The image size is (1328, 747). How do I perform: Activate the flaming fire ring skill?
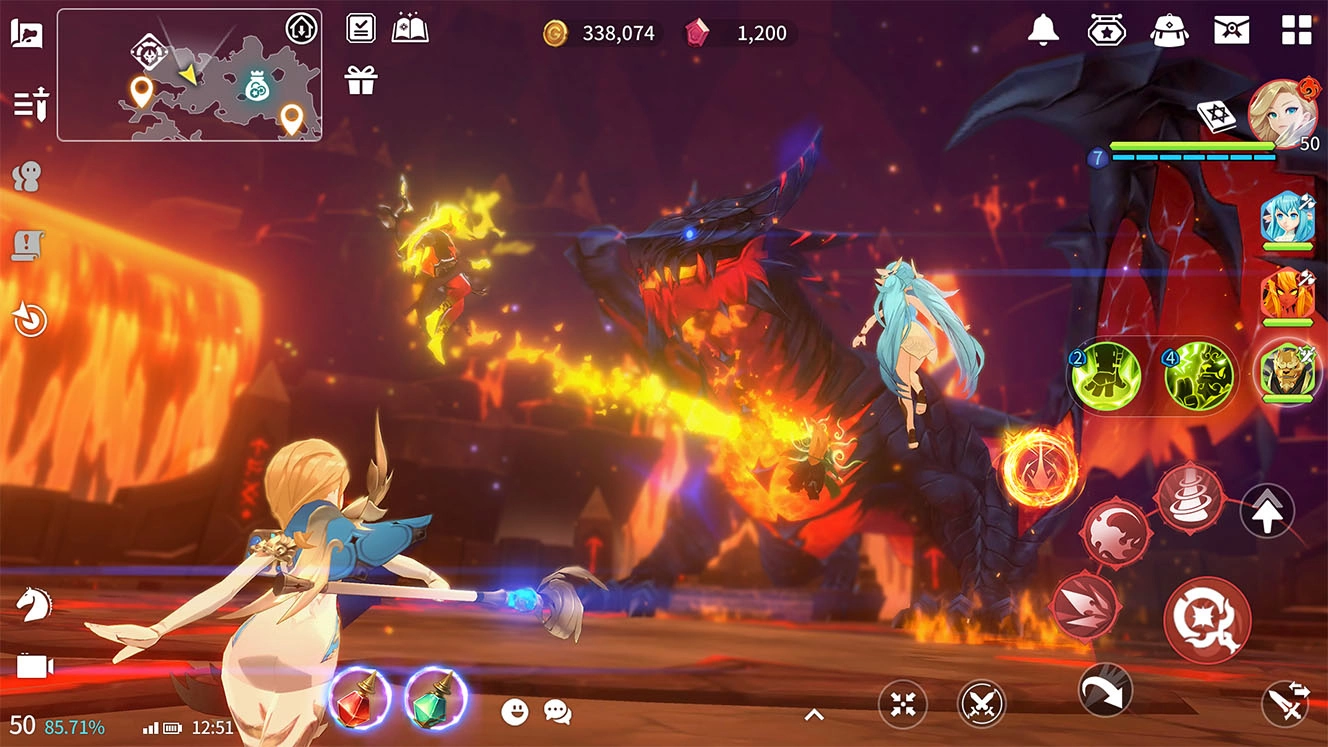(1040, 467)
